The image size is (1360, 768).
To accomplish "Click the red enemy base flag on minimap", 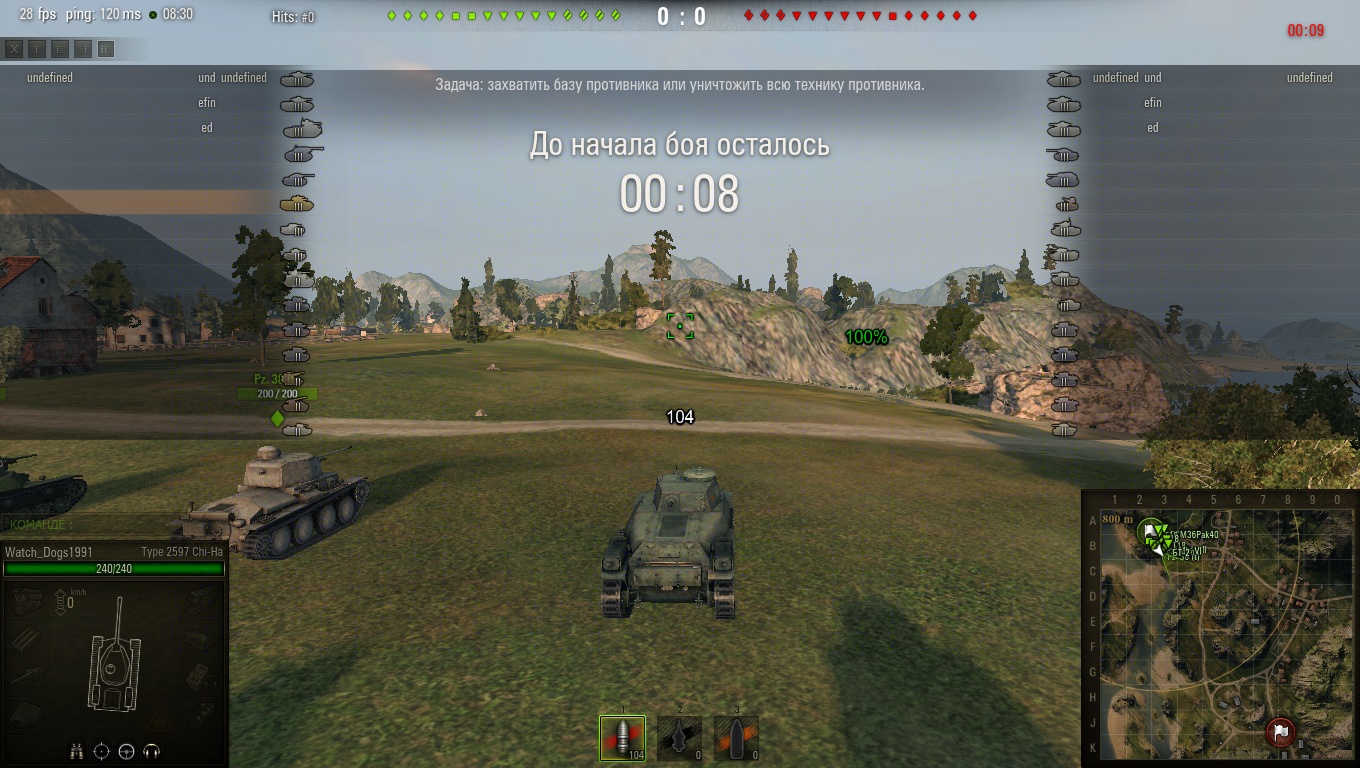I will tap(1280, 731).
